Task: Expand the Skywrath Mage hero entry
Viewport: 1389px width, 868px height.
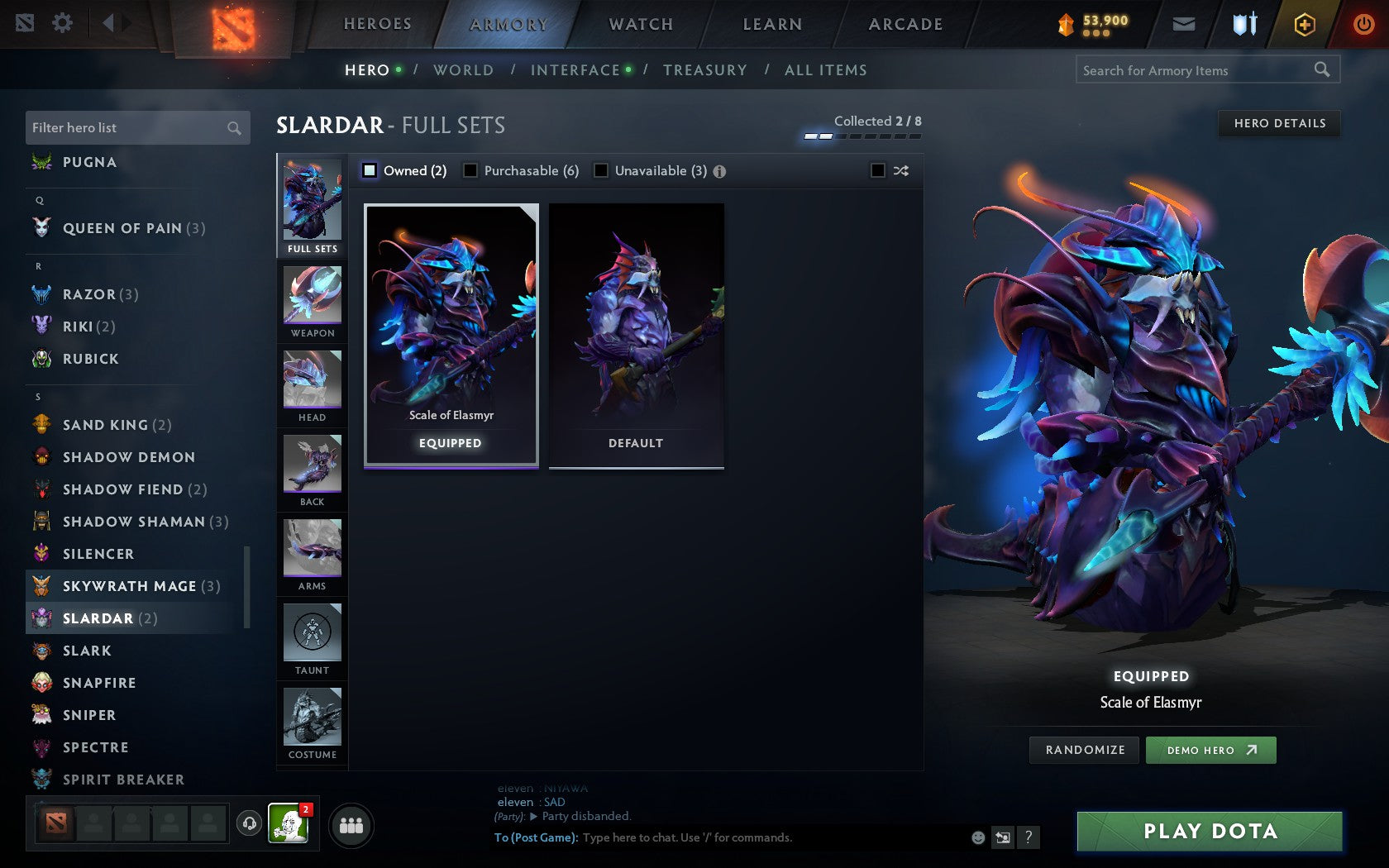Action: point(129,586)
